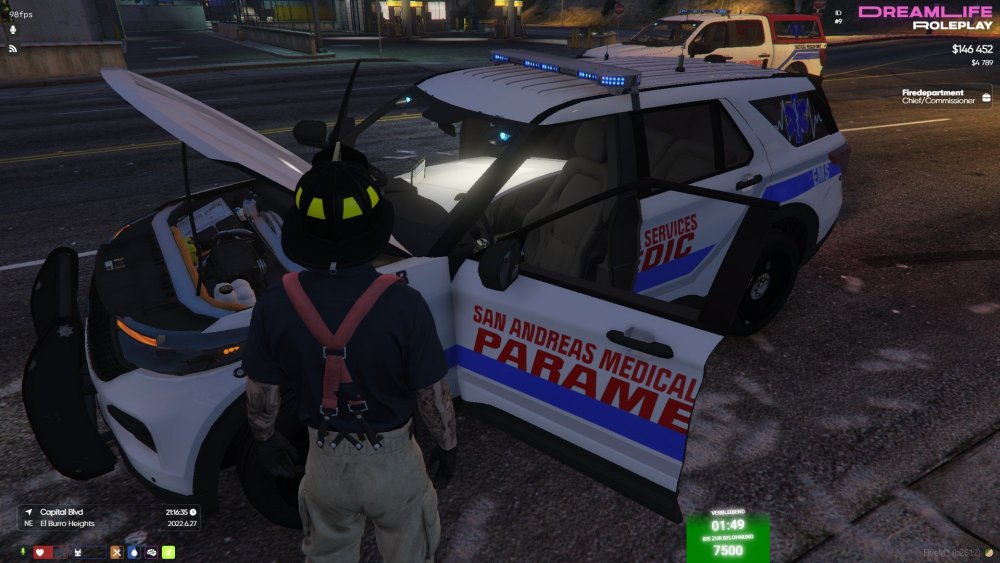Click the orange fork-and-knife hunger icon
This screenshot has width=1000, height=563.
[x=116, y=552]
